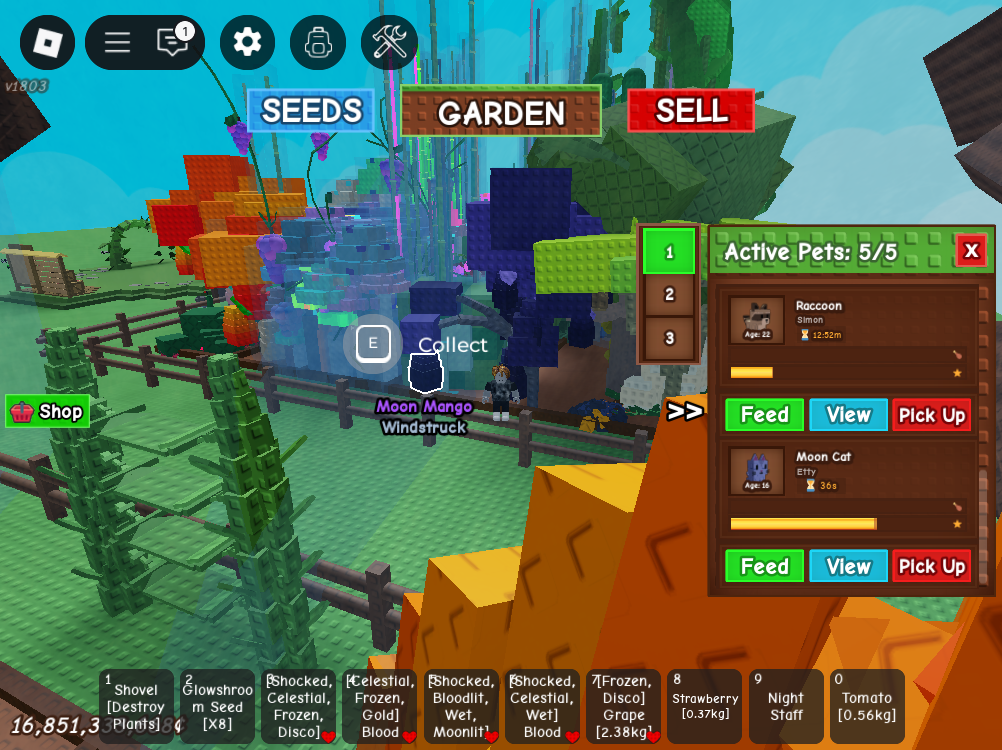
Task: Feed the Raccoon pet
Action: [x=764, y=415]
